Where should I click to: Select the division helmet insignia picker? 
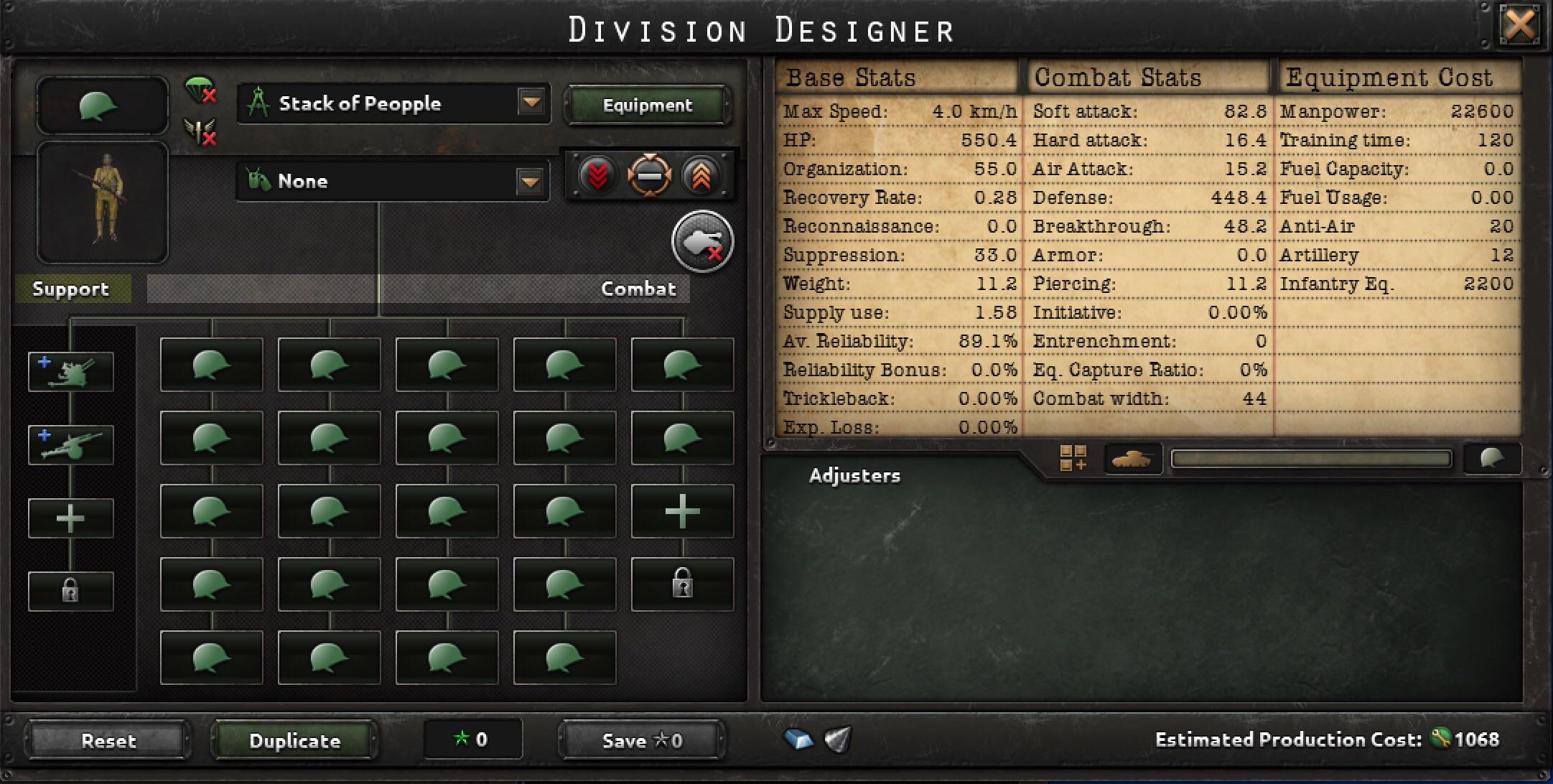pos(102,105)
